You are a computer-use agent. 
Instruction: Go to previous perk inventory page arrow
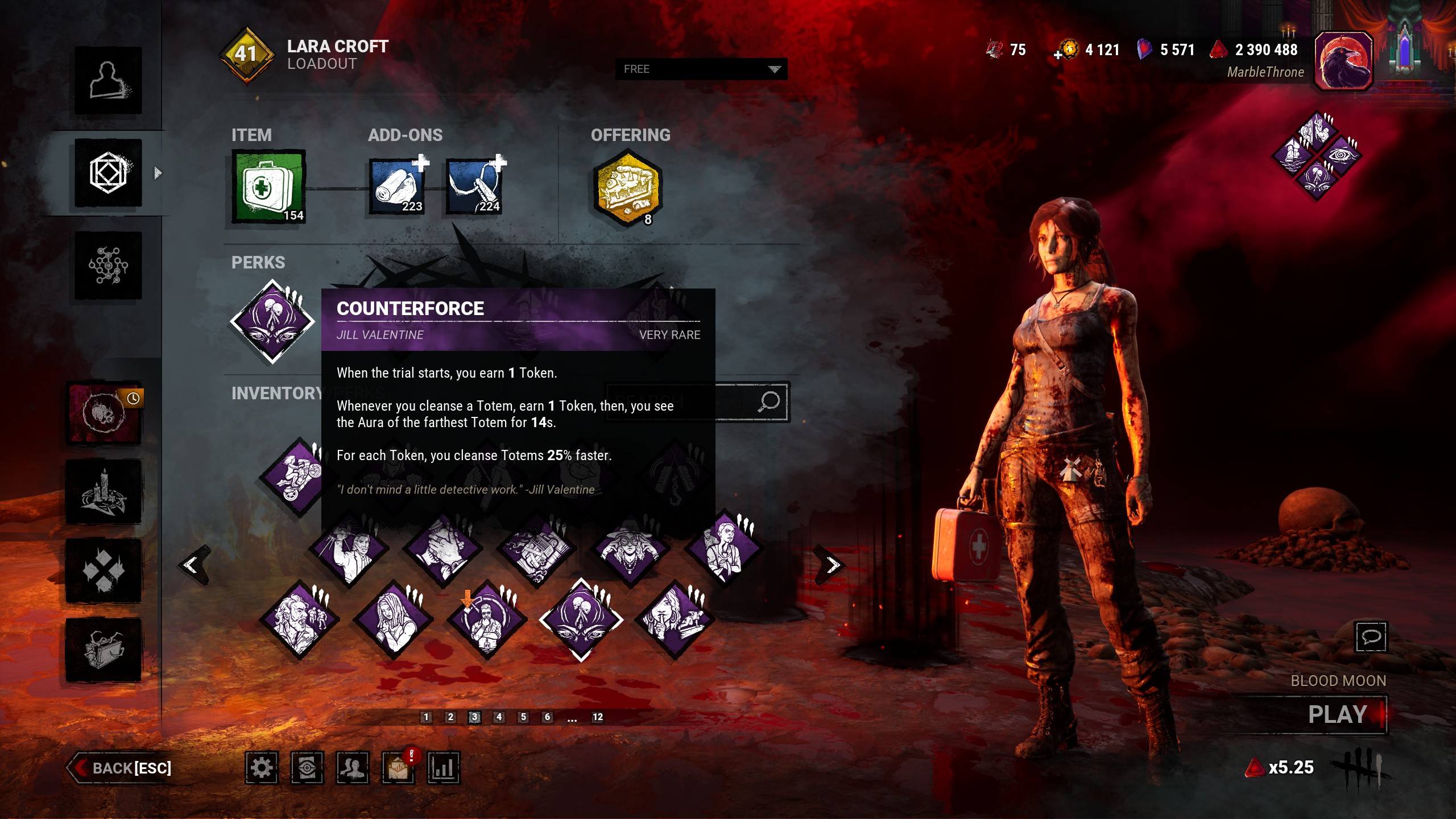pyautogui.click(x=192, y=565)
